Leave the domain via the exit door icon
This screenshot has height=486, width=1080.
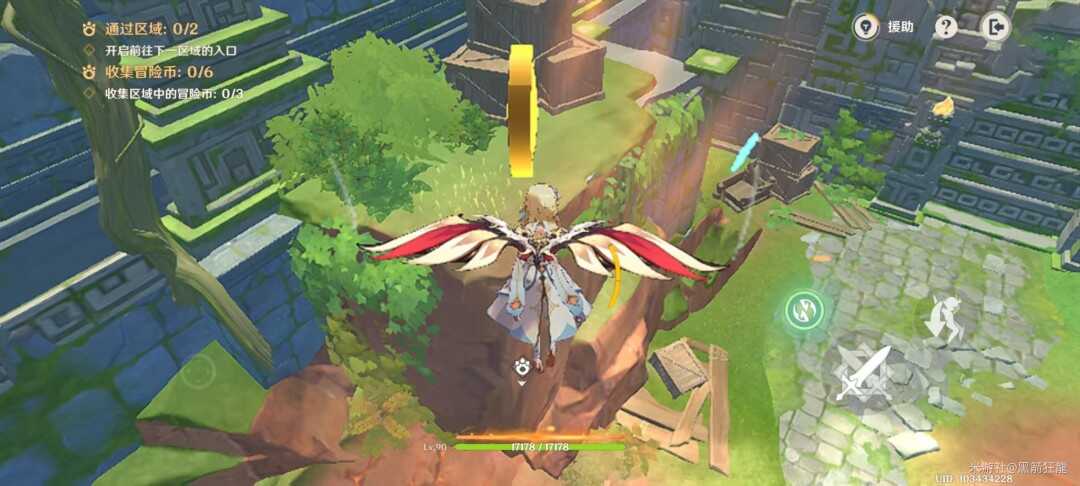pos(996,27)
